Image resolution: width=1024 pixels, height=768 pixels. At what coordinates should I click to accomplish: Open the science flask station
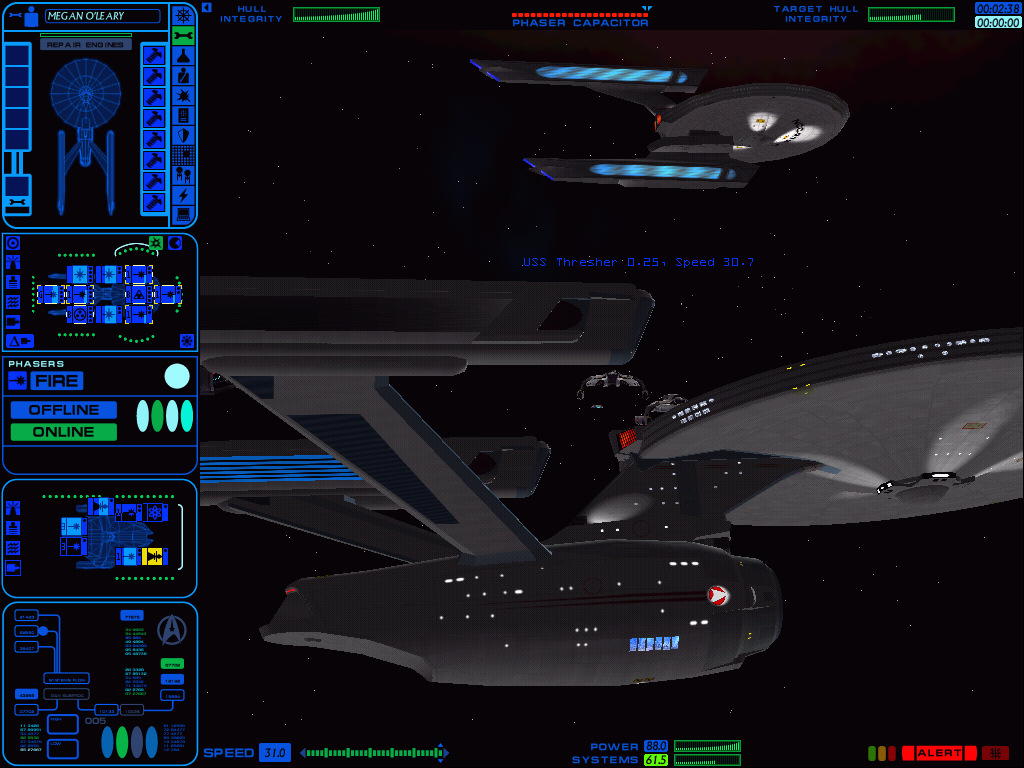pyautogui.click(x=183, y=56)
